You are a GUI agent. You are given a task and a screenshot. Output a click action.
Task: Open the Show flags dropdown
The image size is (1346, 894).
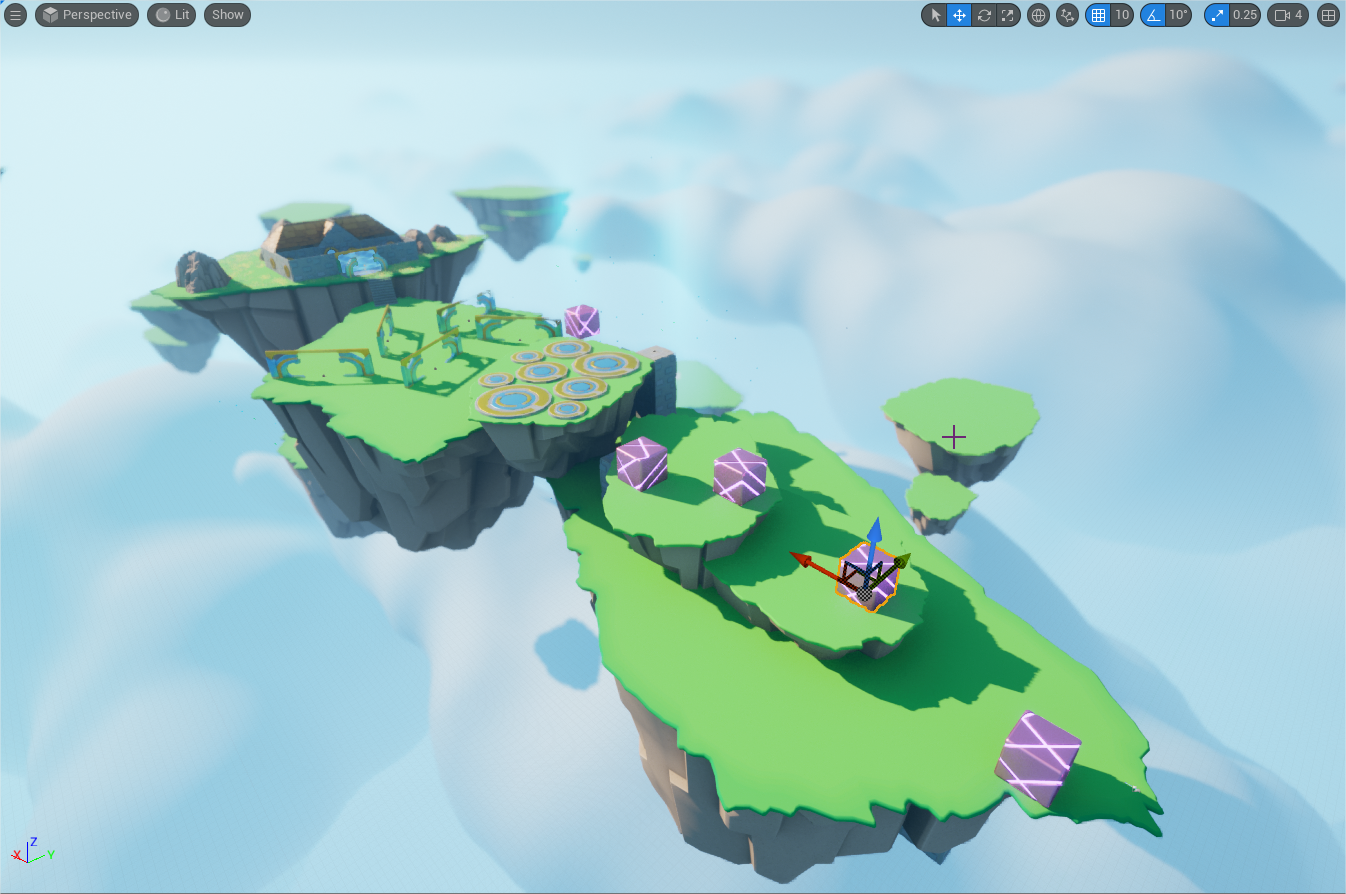tap(227, 14)
